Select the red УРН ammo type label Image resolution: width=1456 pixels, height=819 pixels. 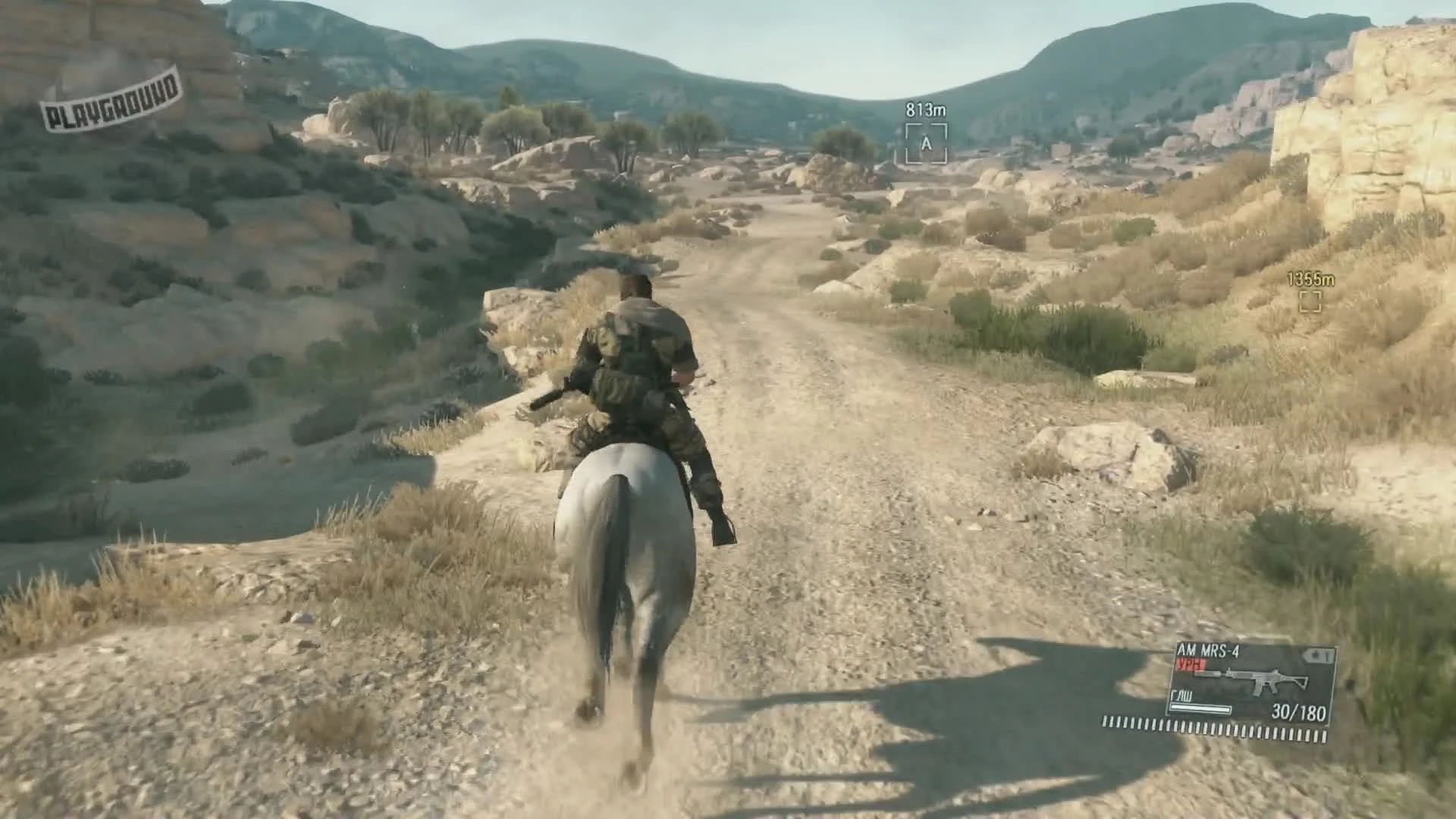pos(1191,663)
